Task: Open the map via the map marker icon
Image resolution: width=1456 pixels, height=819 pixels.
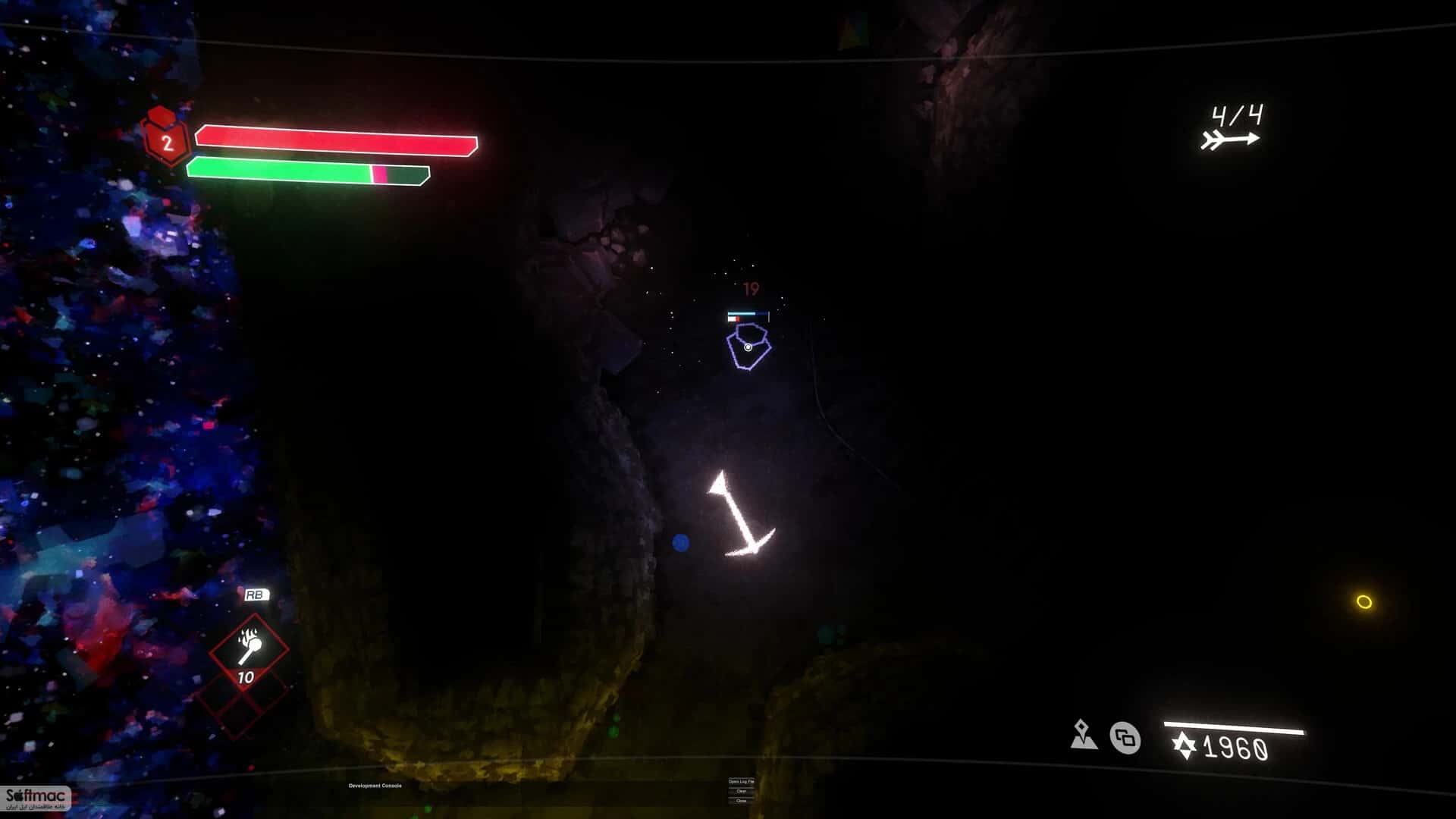Action: 1084,735
